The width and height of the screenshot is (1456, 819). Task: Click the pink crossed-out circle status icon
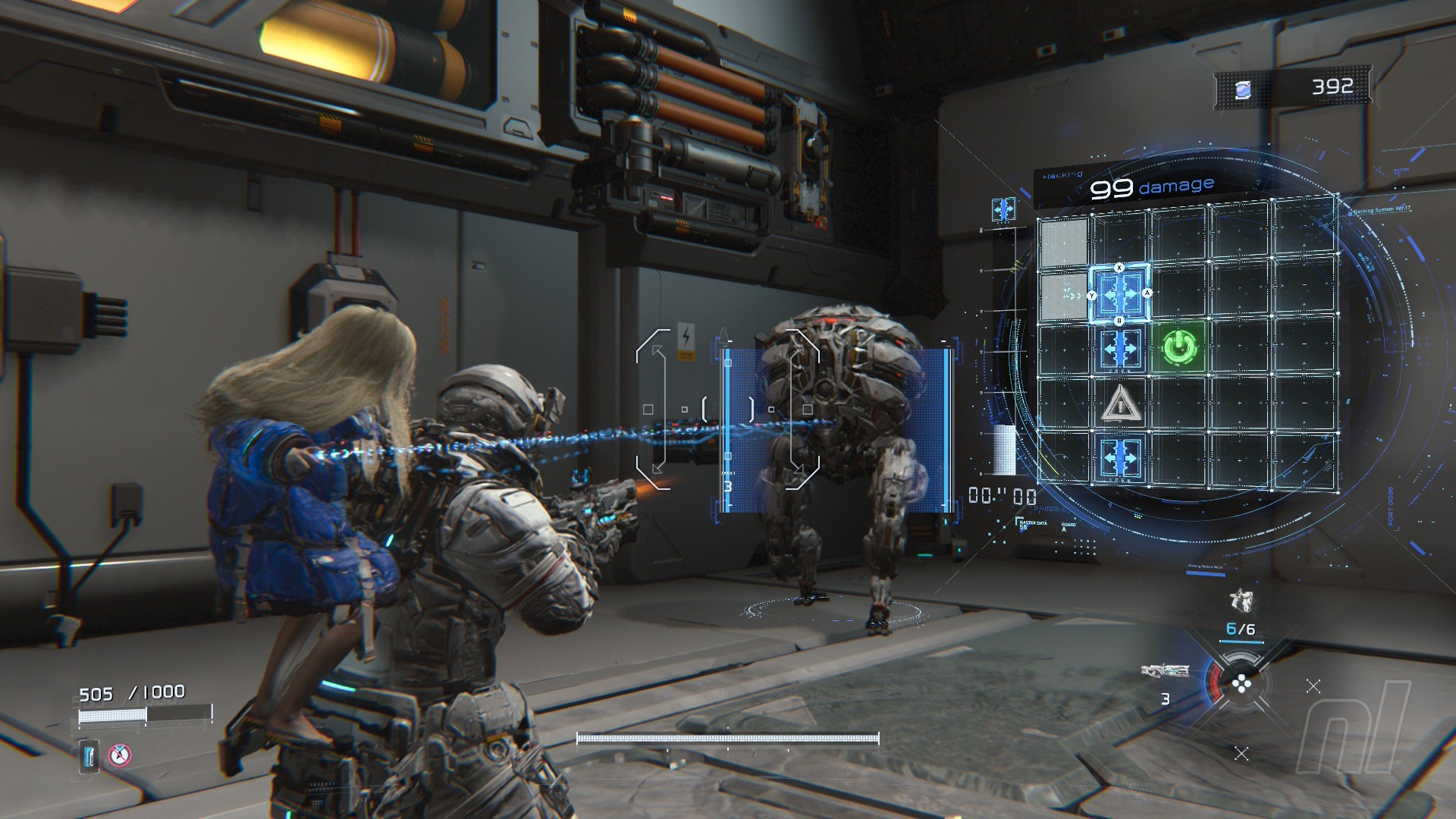point(119,755)
